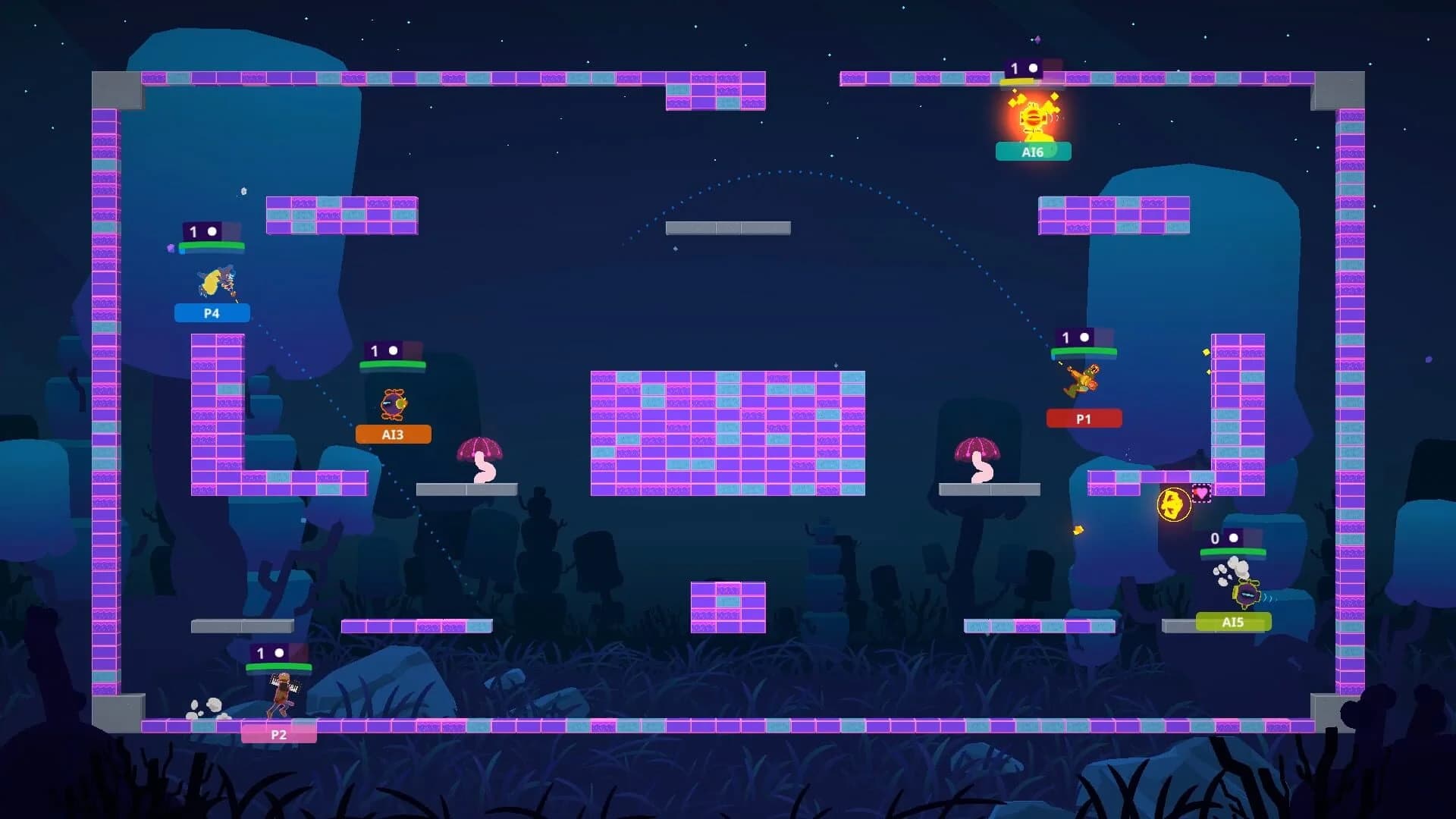Viewport: 1456px width, 819px height.
Task: Click P4's green health bar
Action: coord(213,245)
